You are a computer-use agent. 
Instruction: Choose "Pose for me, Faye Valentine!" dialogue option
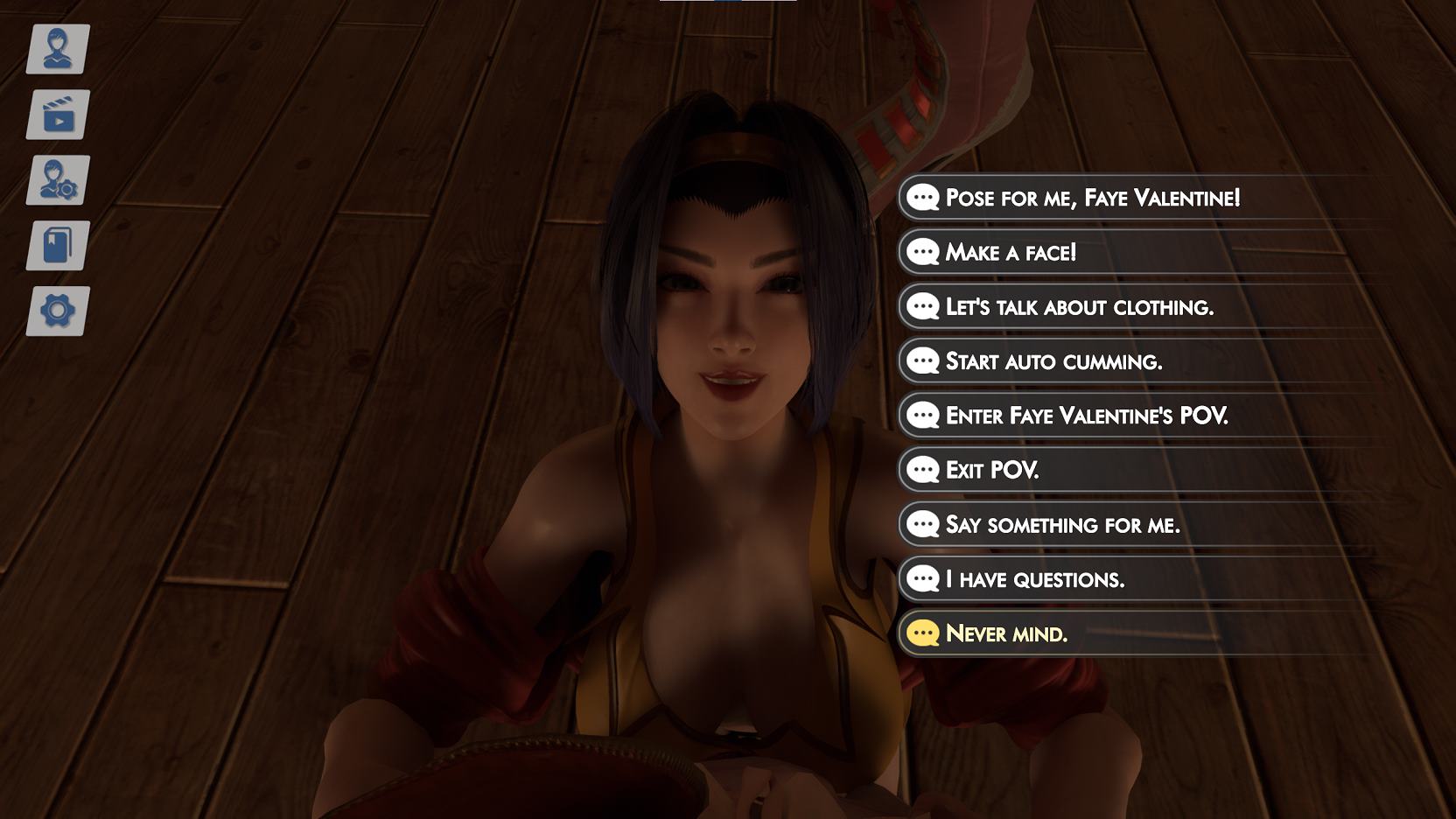pos(1092,198)
